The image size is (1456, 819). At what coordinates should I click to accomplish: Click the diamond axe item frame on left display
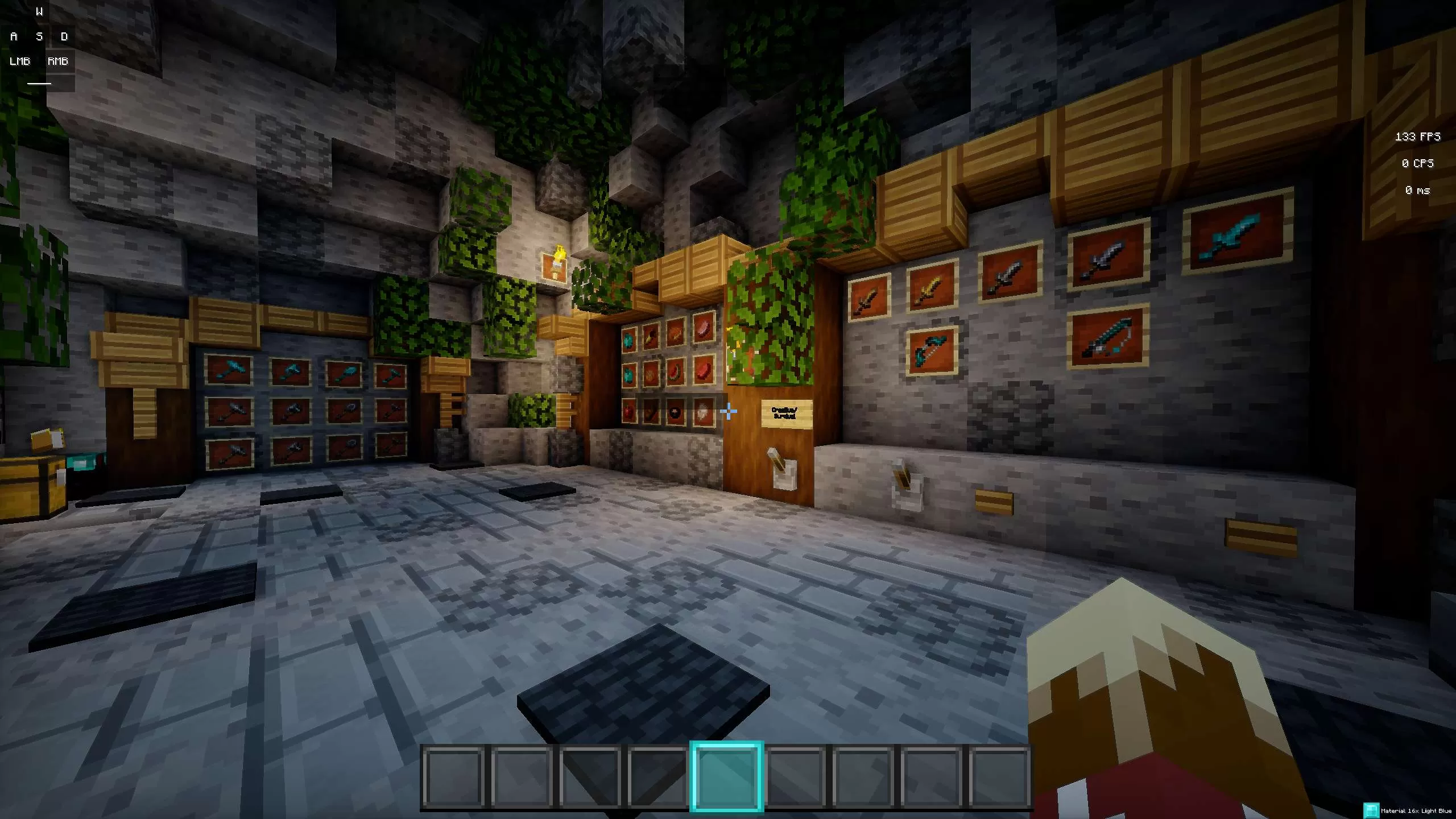pos(290,371)
